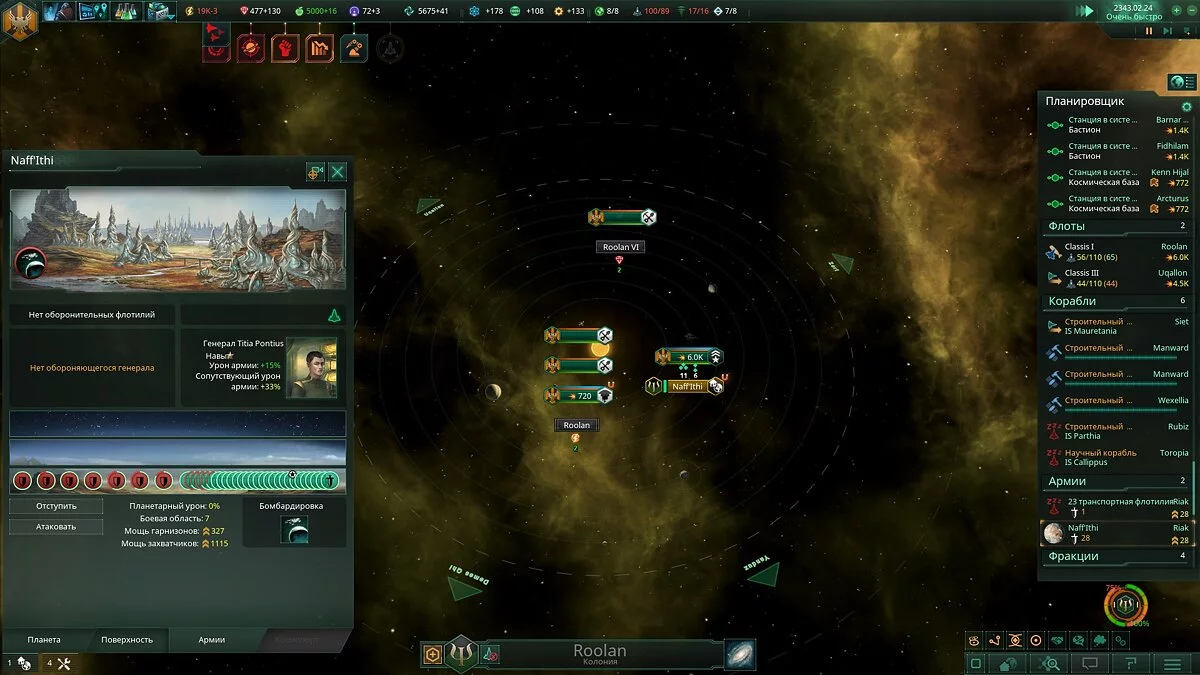Select General Titia Pontius portrait
Screen dimensions: 1200x675
[310, 367]
